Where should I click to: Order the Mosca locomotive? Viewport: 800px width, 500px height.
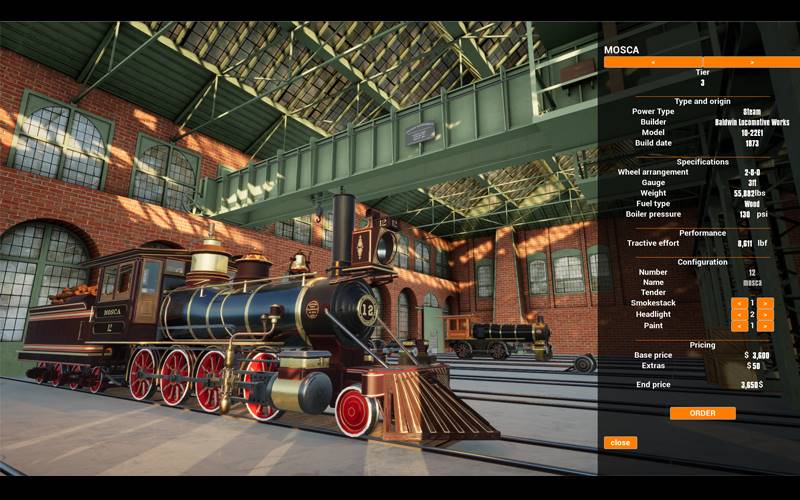[702, 413]
